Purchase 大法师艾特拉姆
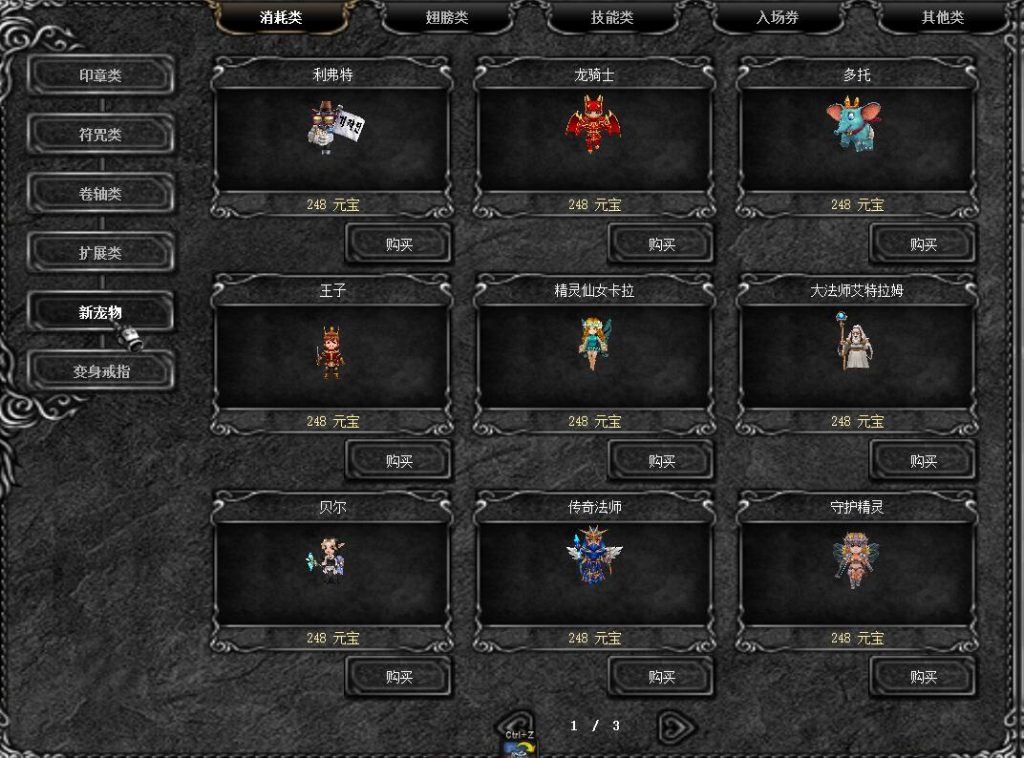This screenshot has height=758, width=1024. coord(923,461)
